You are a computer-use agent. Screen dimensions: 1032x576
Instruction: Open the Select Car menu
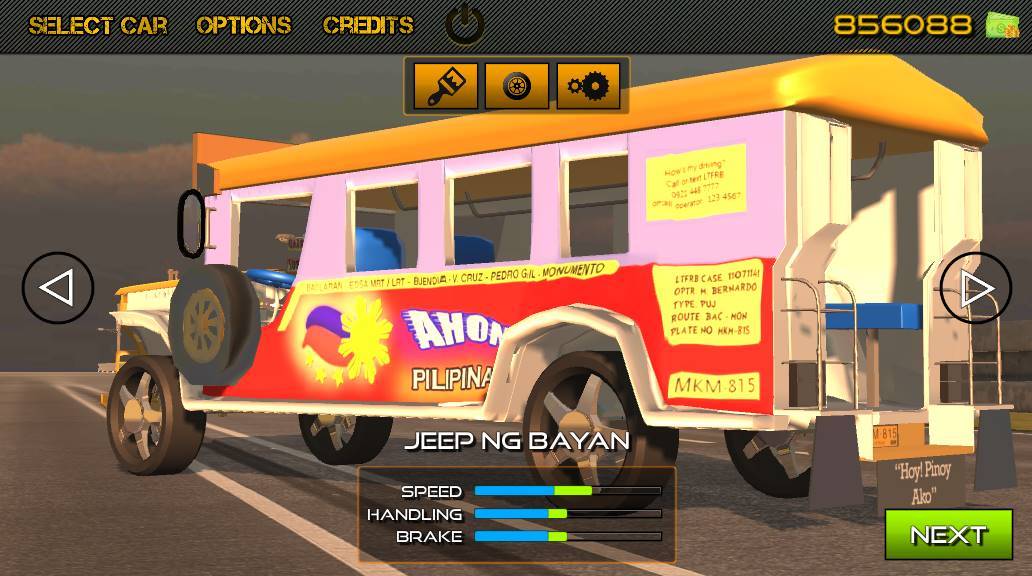(98, 25)
